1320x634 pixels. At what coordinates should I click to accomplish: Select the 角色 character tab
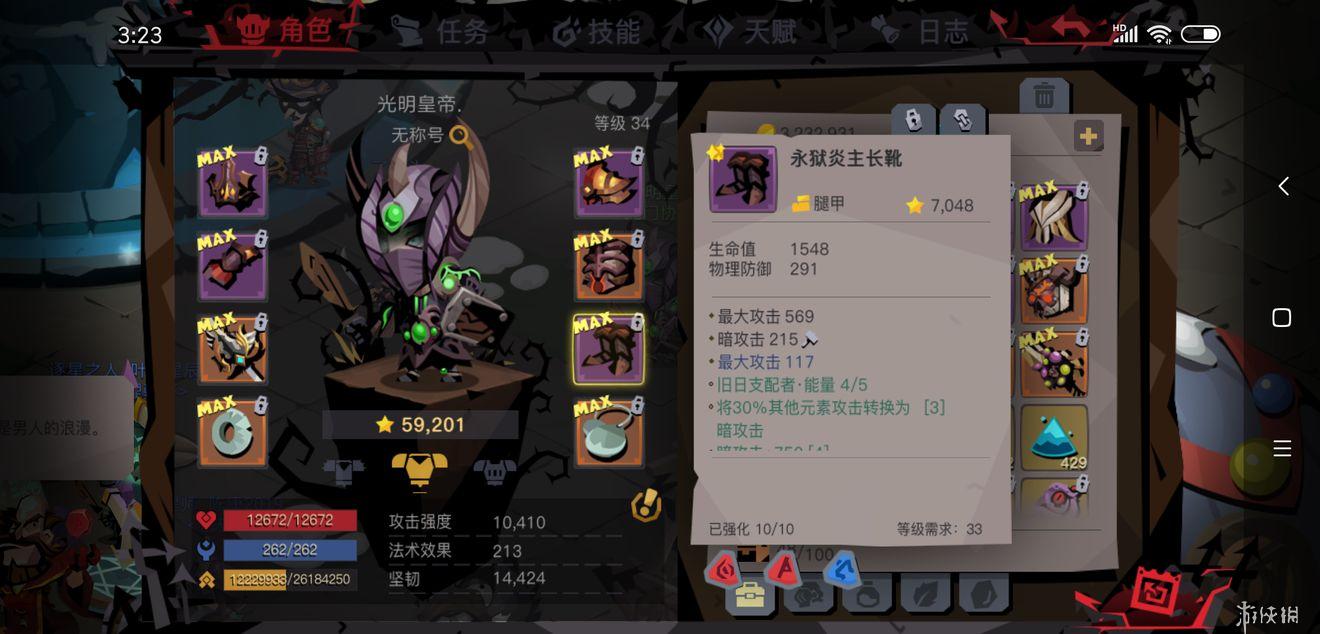287,31
